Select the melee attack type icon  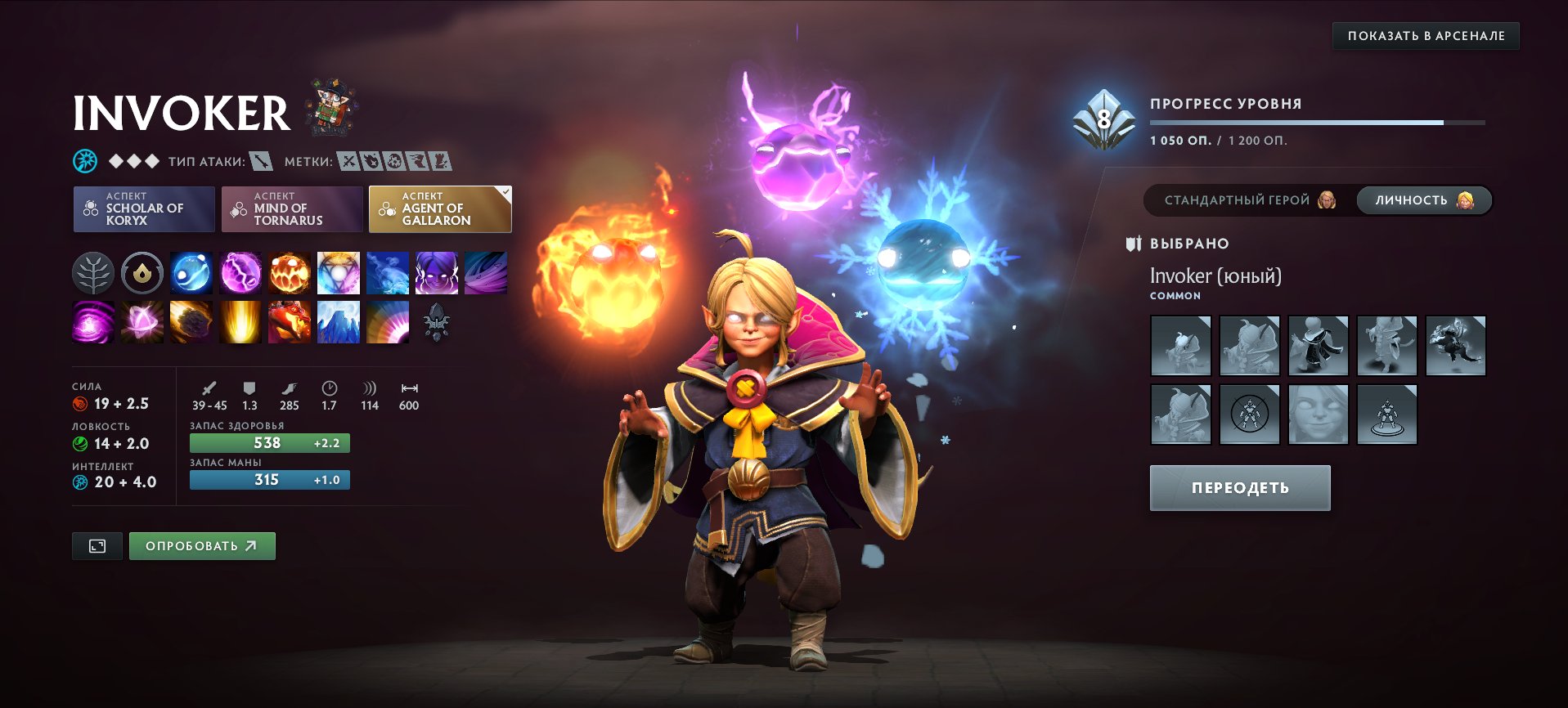tap(262, 161)
